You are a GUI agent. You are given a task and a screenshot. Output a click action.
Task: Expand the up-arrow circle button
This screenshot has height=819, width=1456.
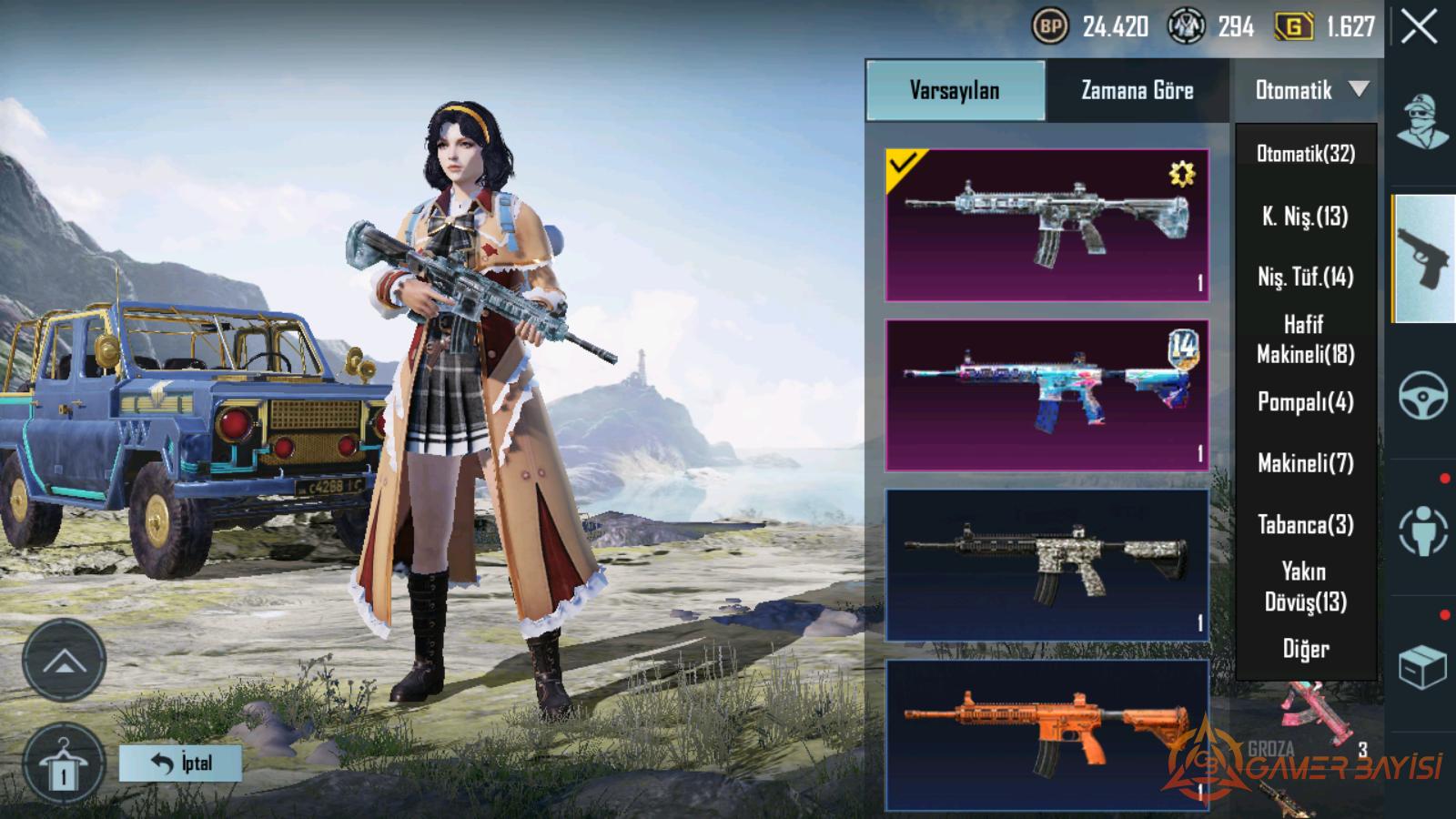click(64, 661)
